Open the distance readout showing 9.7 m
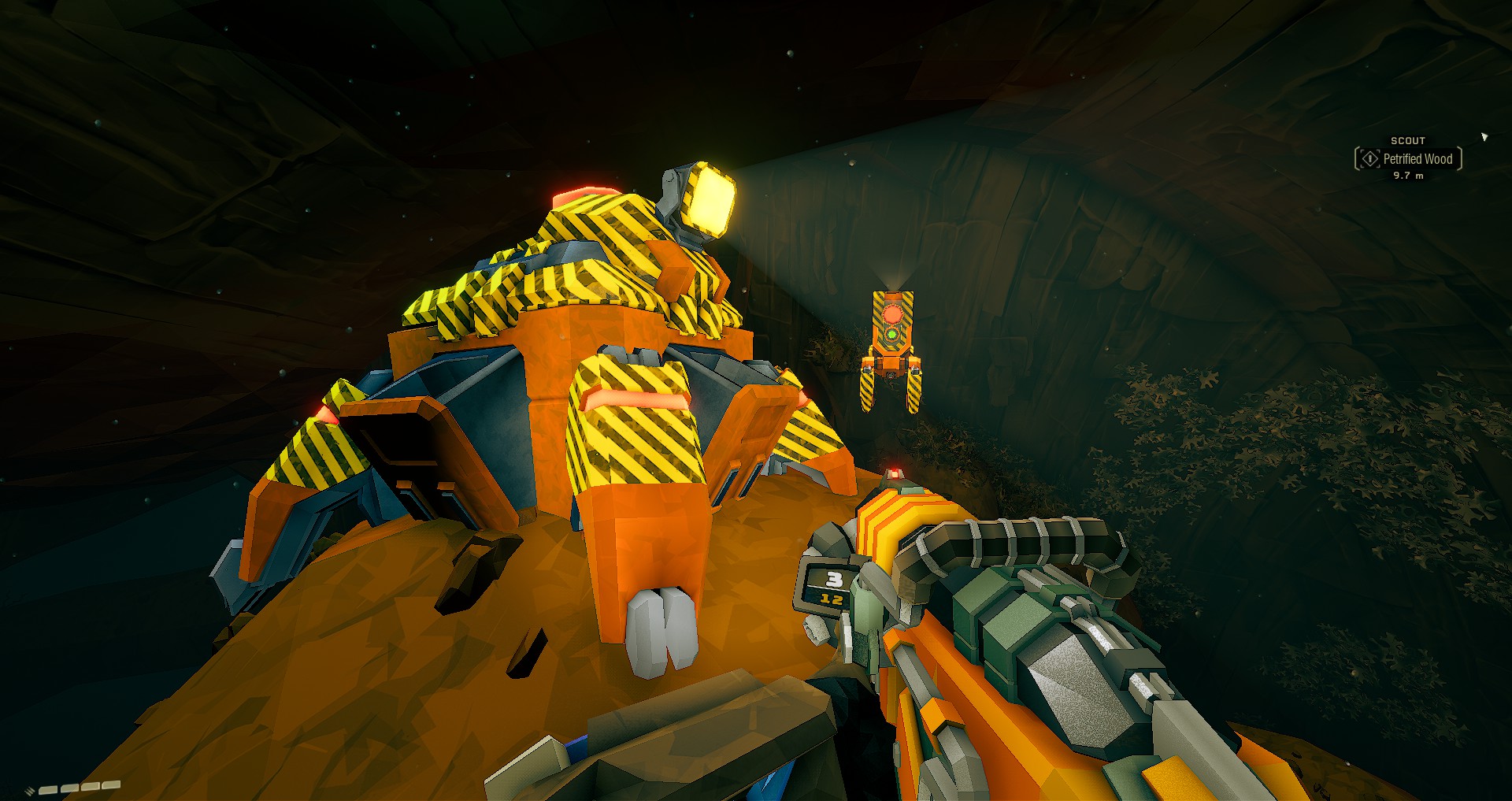The width and height of the screenshot is (1512, 801). [1410, 176]
